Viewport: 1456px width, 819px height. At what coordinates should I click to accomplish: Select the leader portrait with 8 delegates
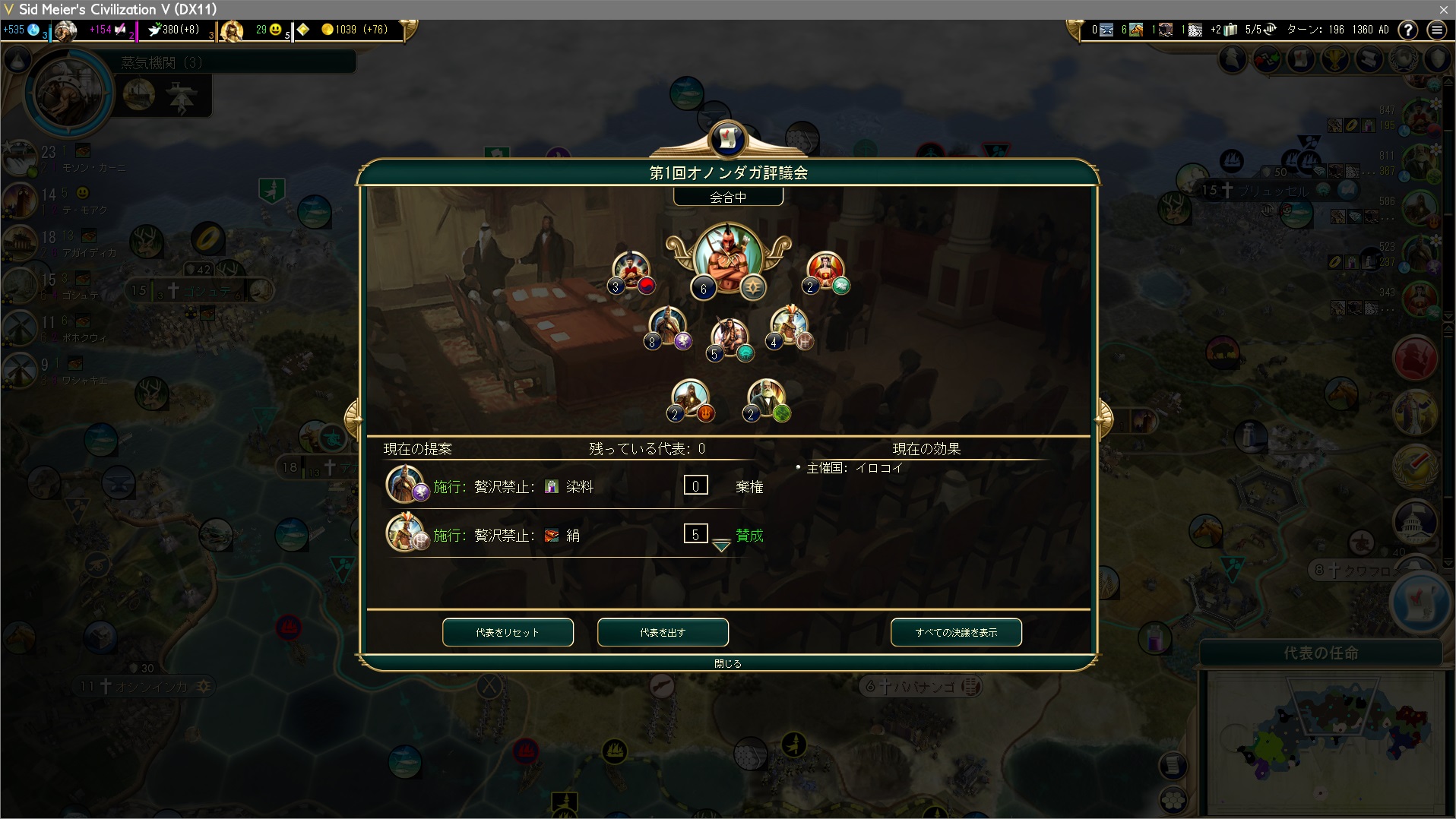668,327
